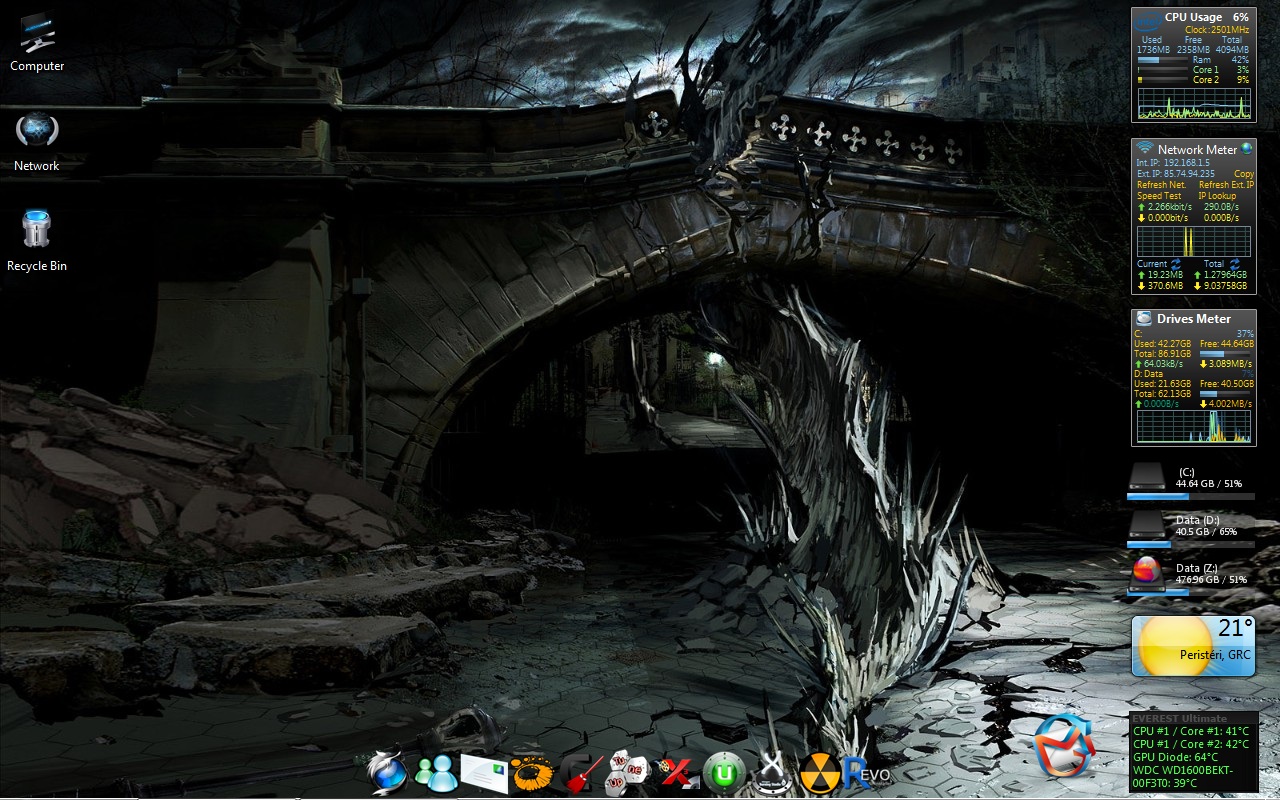Open the Messenger two-people dock icon
This screenshot has width=1280, height=800.
tap(436, 771)
